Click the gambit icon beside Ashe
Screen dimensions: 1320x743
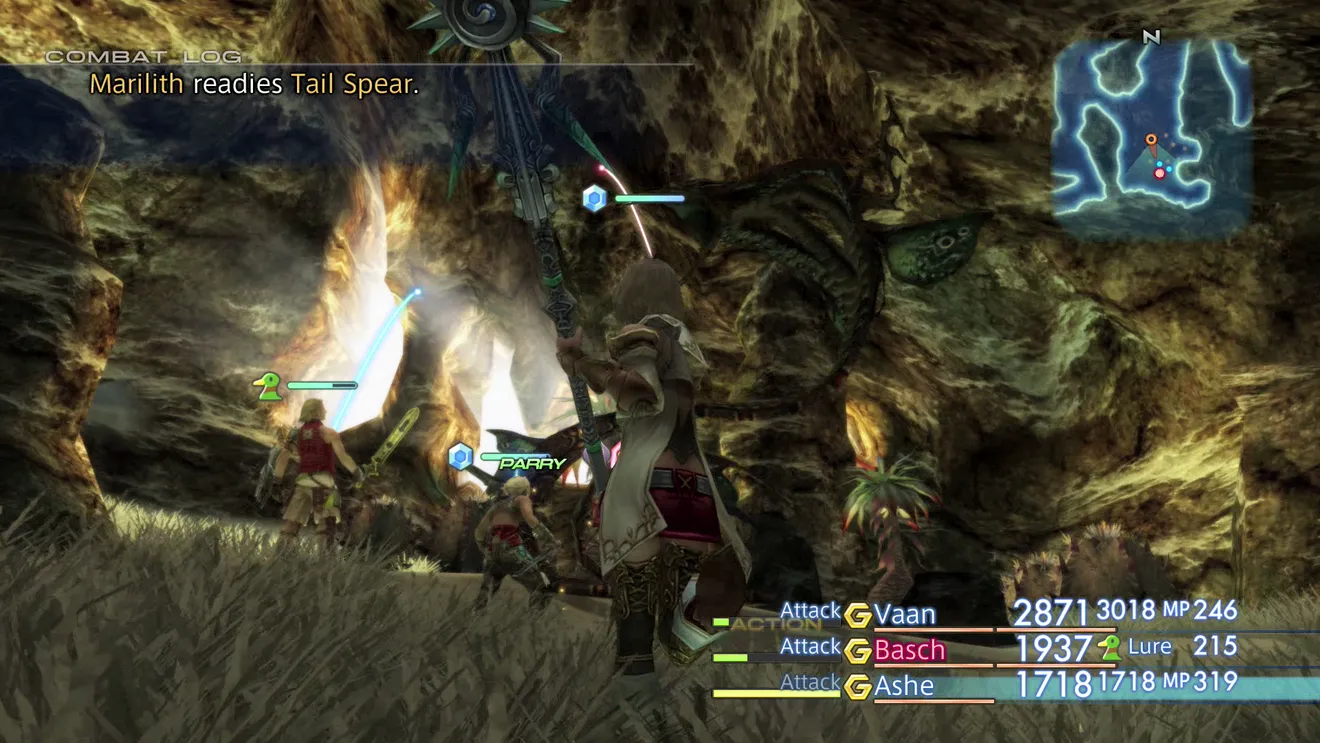pyautogui.click(x=857, y=687)
